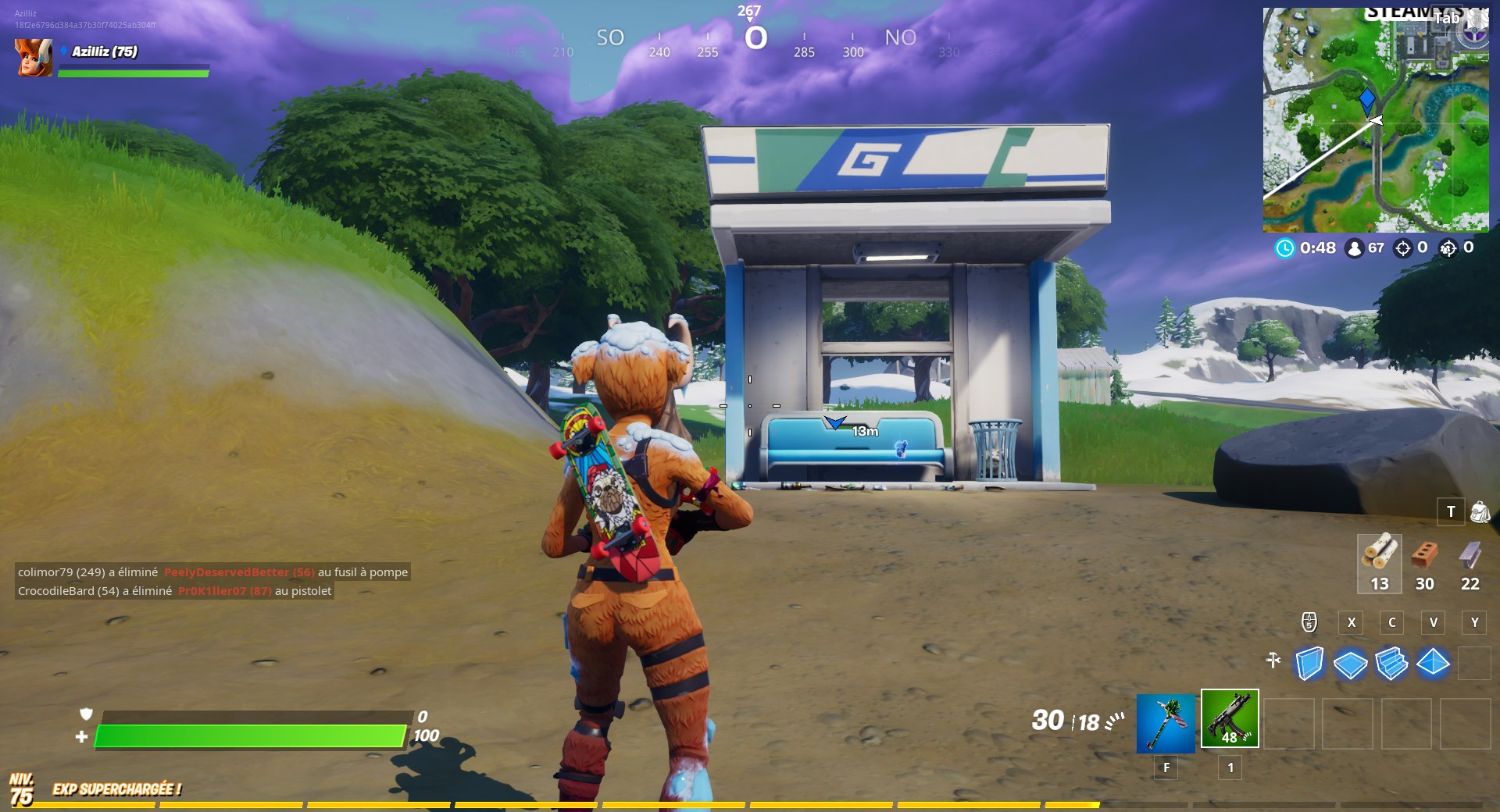Screen dimensions: 1500x812
Task: Select the stairs building piece icon
Action: coord(1392,664)
